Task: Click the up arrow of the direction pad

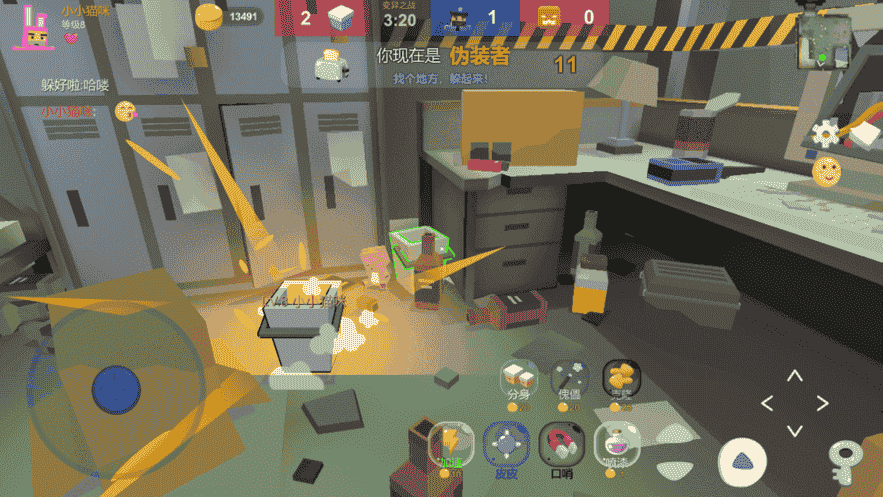Action: point(794,377)
